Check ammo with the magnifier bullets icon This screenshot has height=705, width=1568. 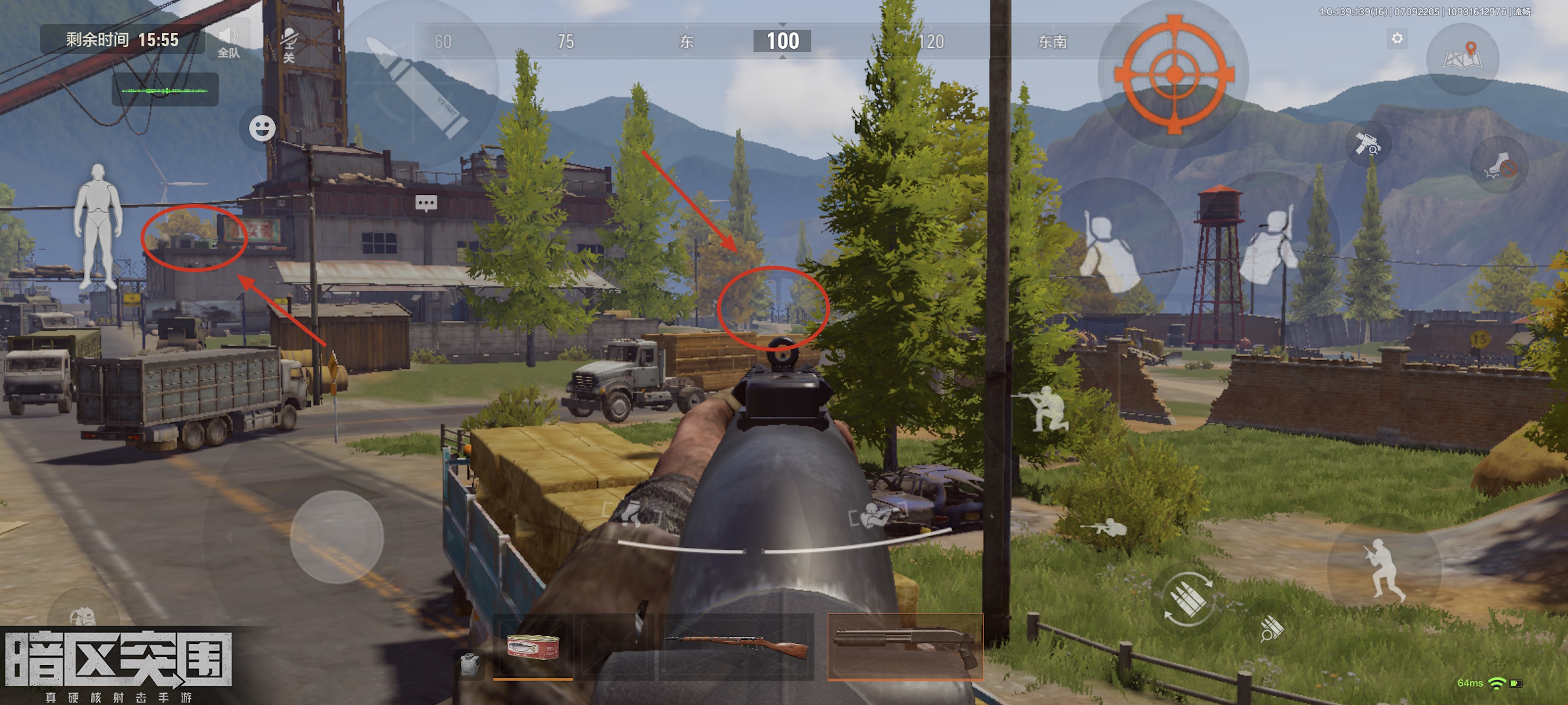[1272, 628]
